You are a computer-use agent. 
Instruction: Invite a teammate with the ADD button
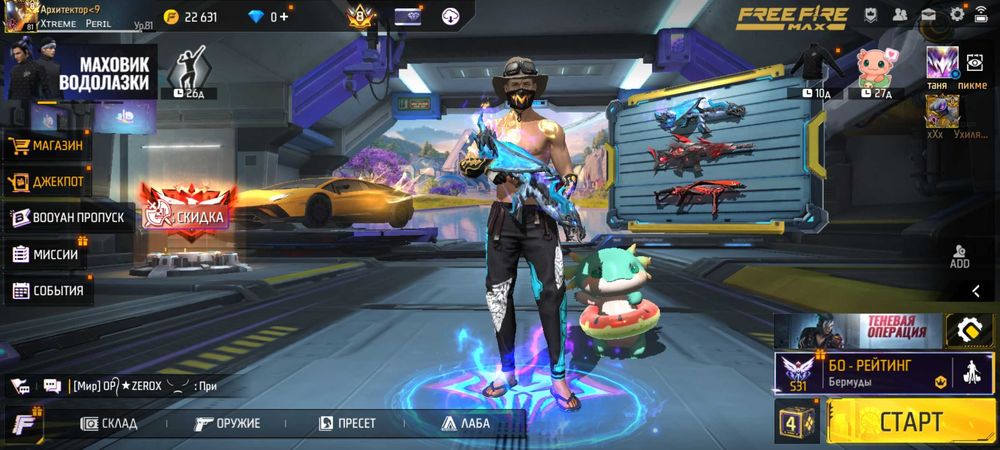(x=959, y=257)
